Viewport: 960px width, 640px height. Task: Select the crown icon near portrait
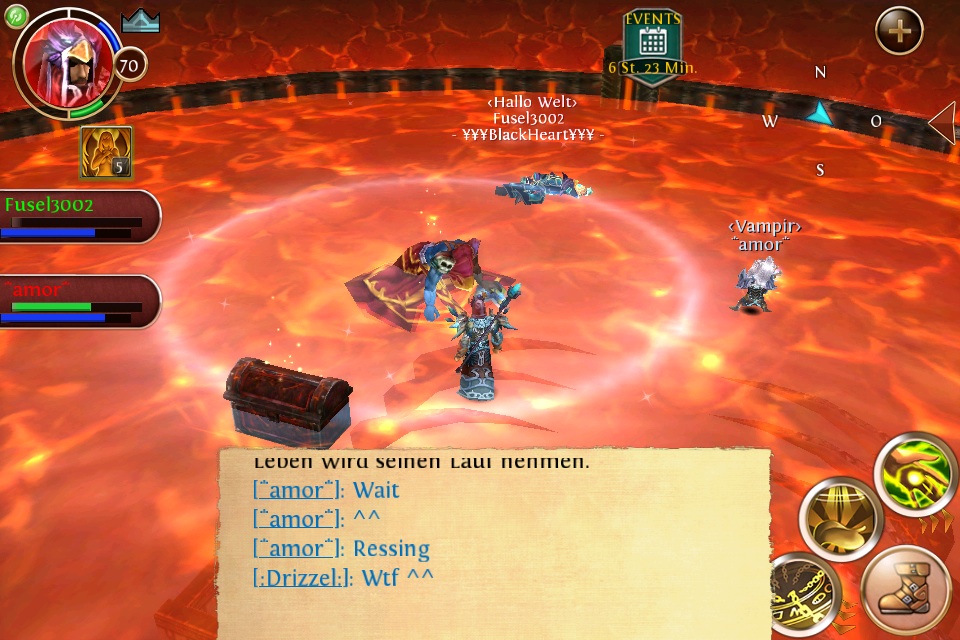click(x=141, y=22)
